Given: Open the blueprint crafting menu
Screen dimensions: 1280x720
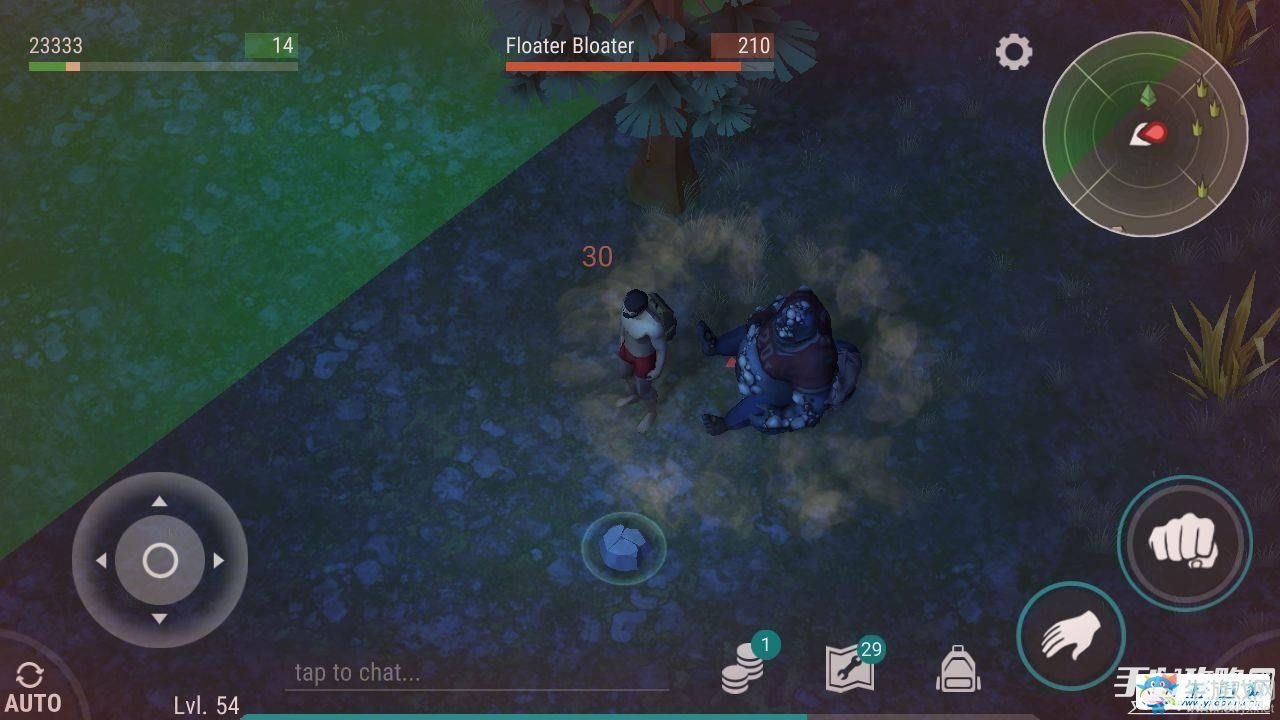Looking at the screenshot, I should click(x=851, y=668).
